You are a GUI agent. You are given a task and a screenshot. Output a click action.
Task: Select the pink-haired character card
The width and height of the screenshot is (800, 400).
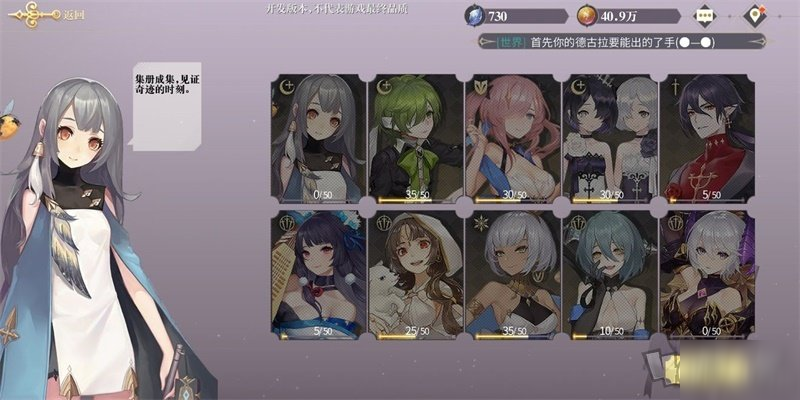pyautogui.click(x=511, y=139)
